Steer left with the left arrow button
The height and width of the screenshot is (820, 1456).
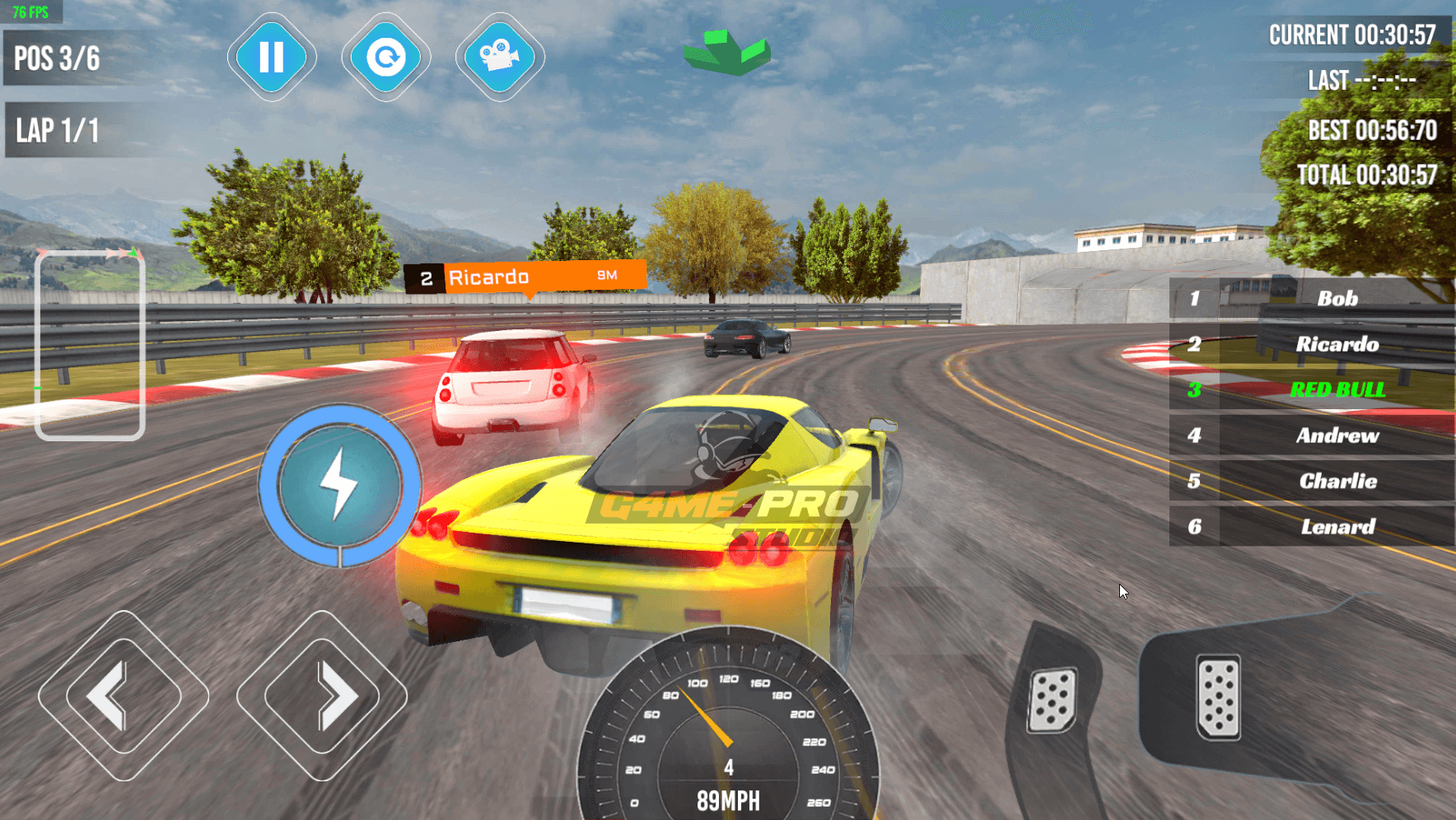point(123,696)
